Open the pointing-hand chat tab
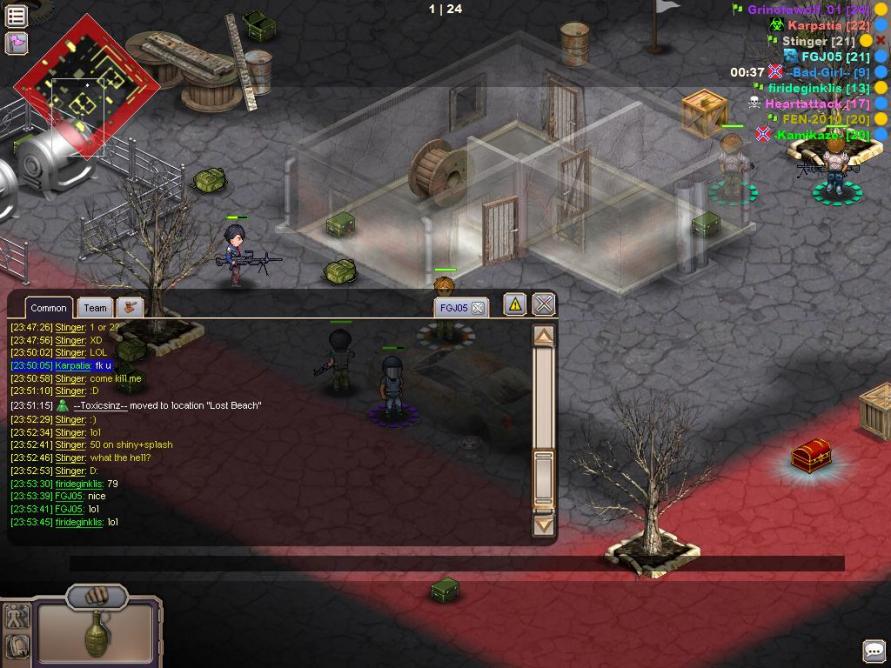The width and height of the screenshot is (891, 668). [x=130, y=307]
